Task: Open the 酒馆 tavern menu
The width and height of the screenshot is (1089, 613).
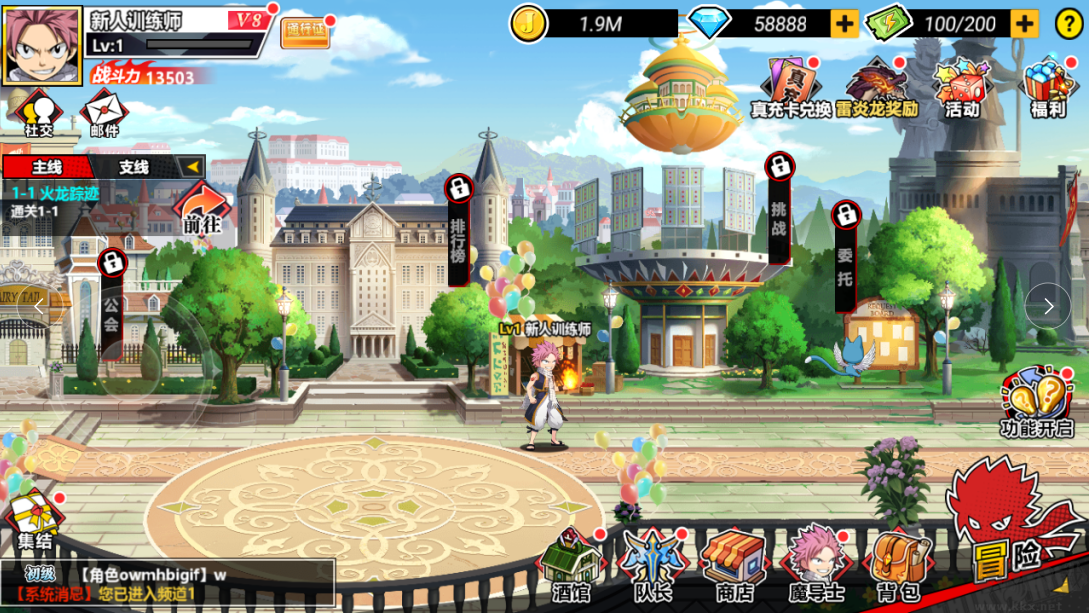Action: coord(571,565)
